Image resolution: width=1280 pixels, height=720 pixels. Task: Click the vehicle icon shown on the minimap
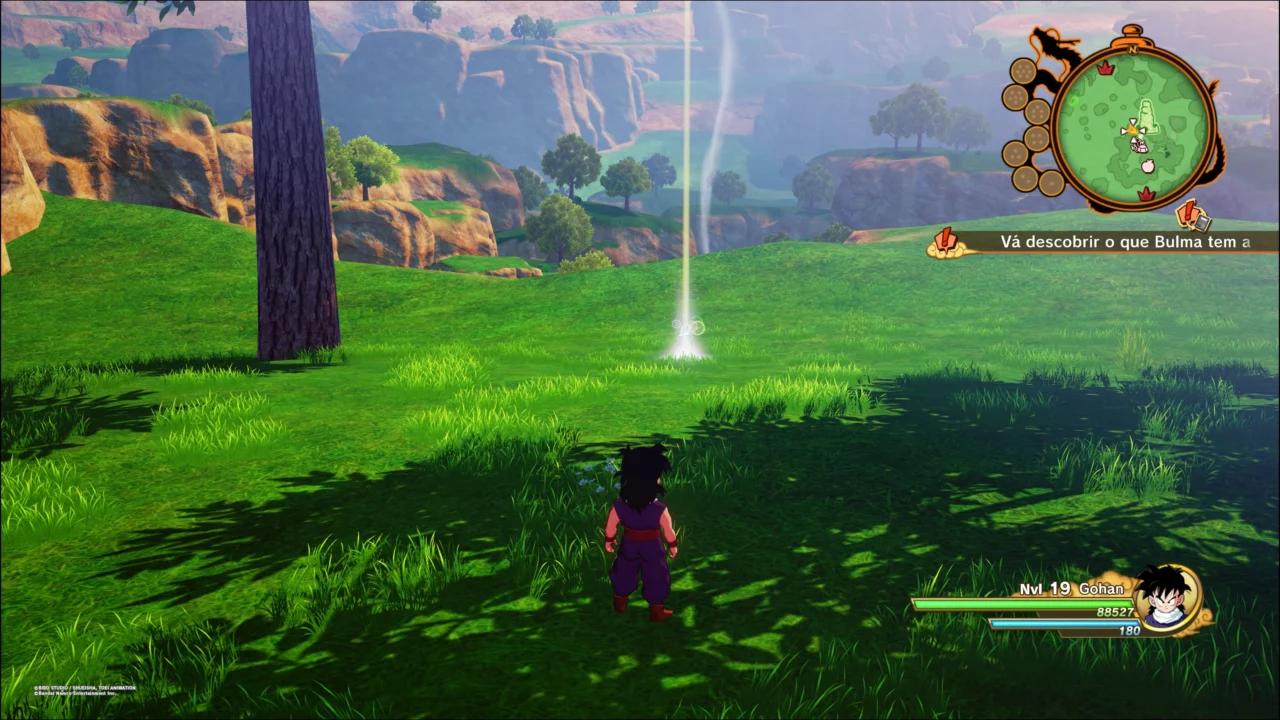point(1138,146)
